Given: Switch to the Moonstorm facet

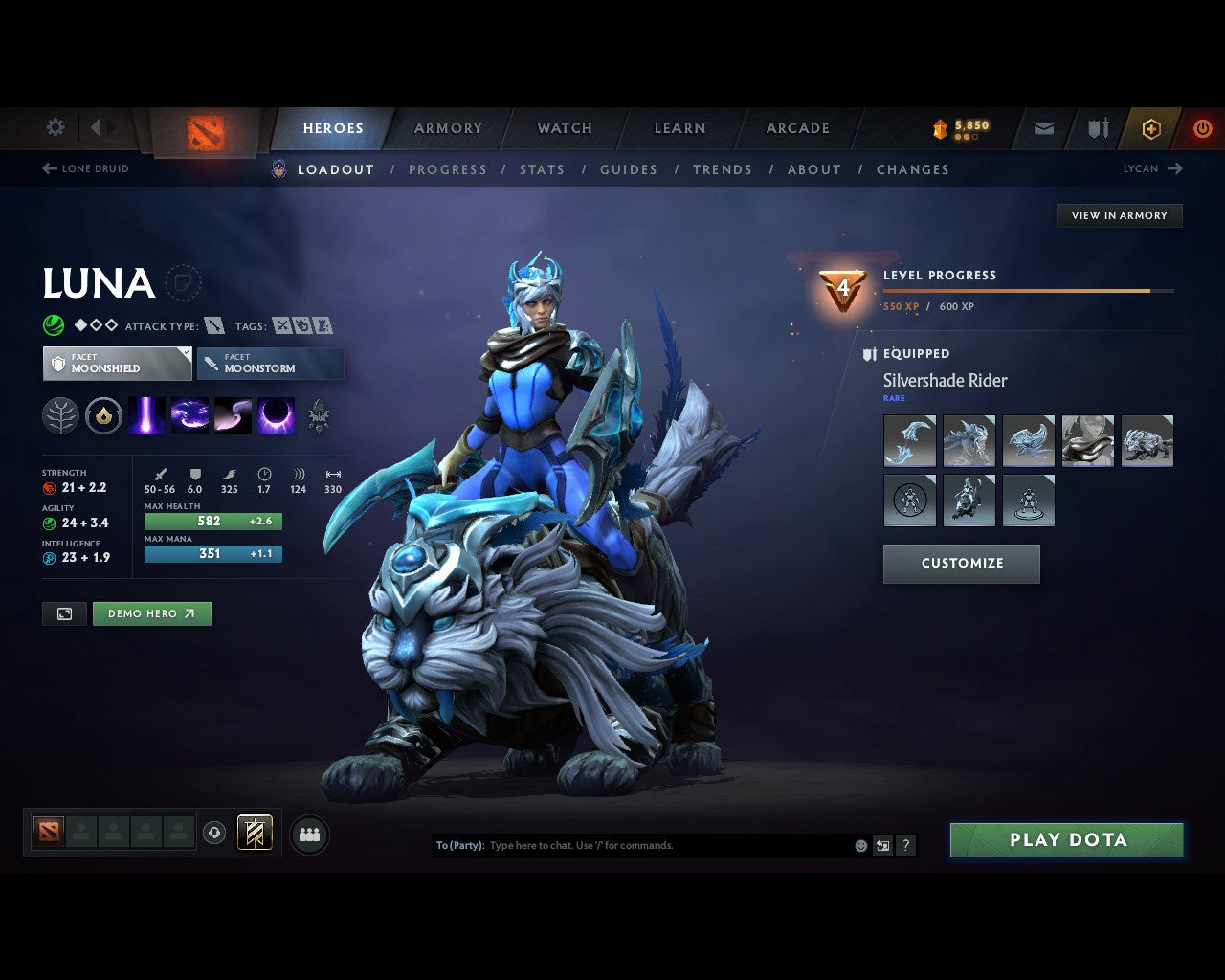Looking at the screenshot, I should (270, 364).
